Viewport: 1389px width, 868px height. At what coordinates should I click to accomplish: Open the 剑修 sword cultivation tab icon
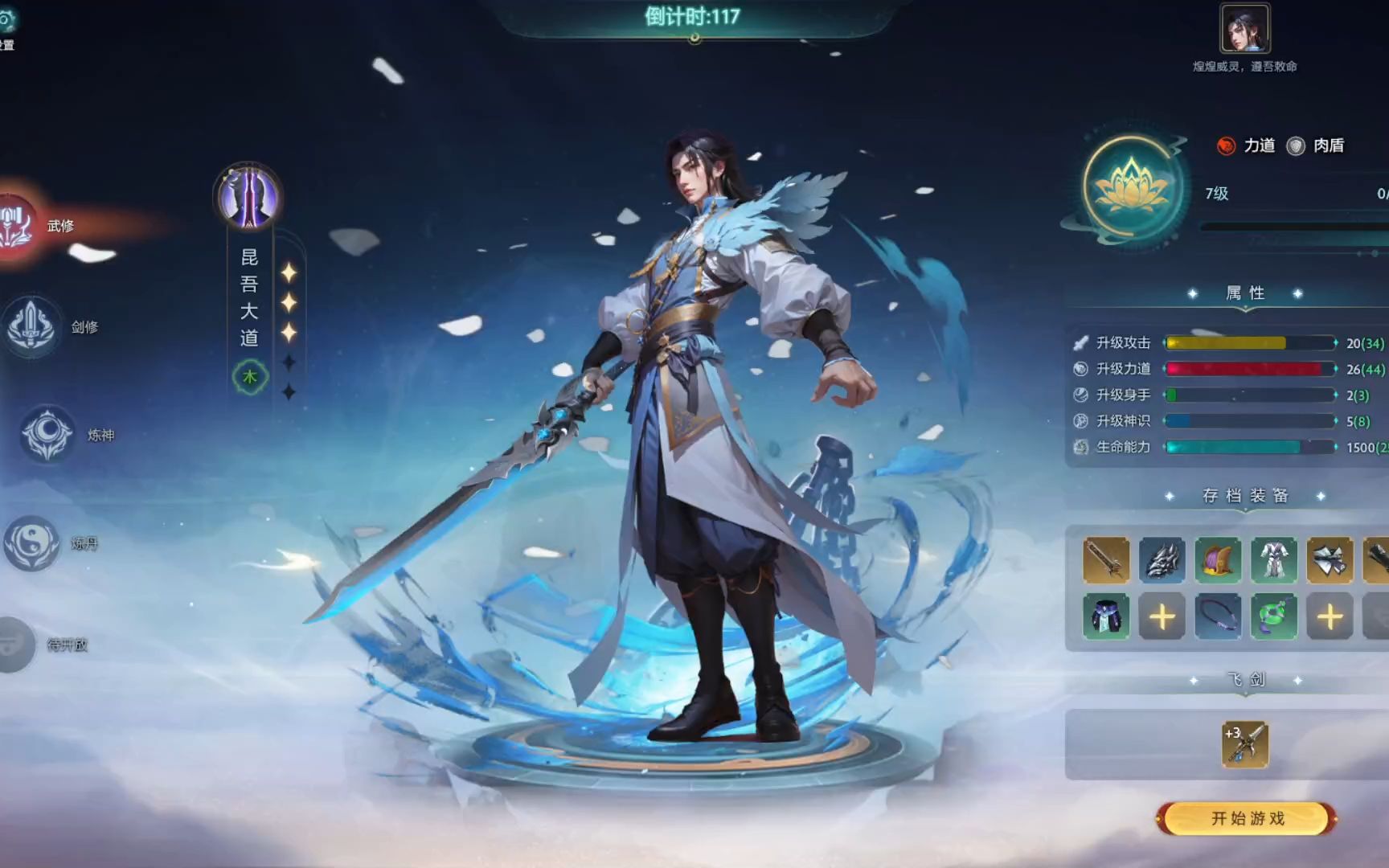coord(32,325)
